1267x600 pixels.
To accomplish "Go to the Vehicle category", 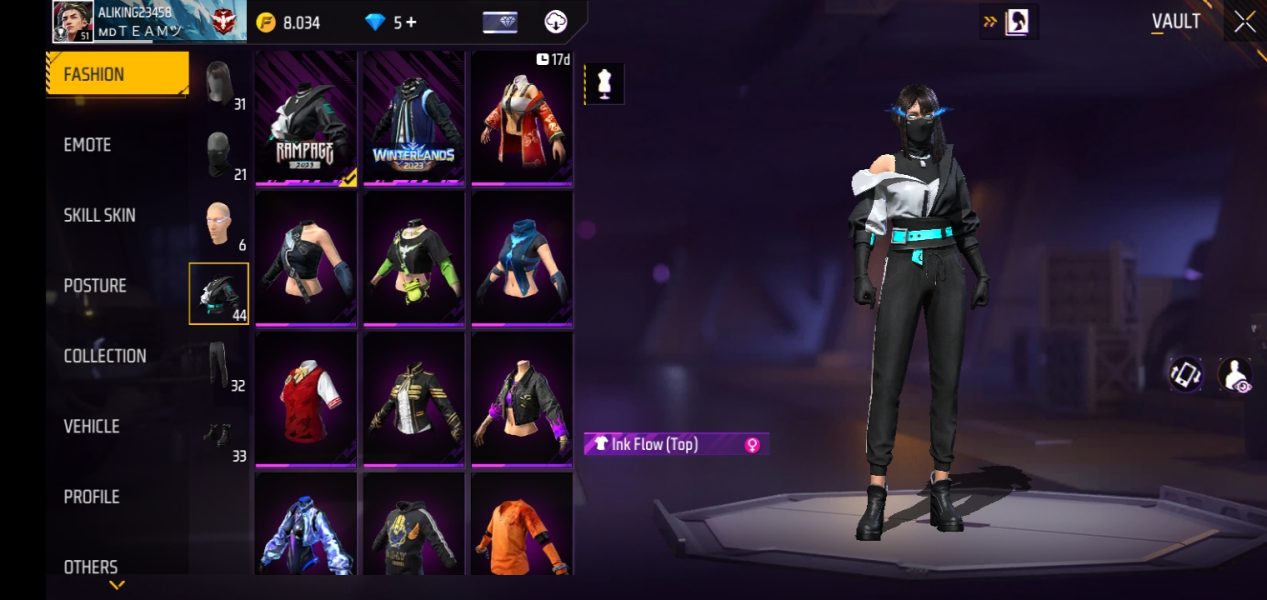I will click(92, 426).
